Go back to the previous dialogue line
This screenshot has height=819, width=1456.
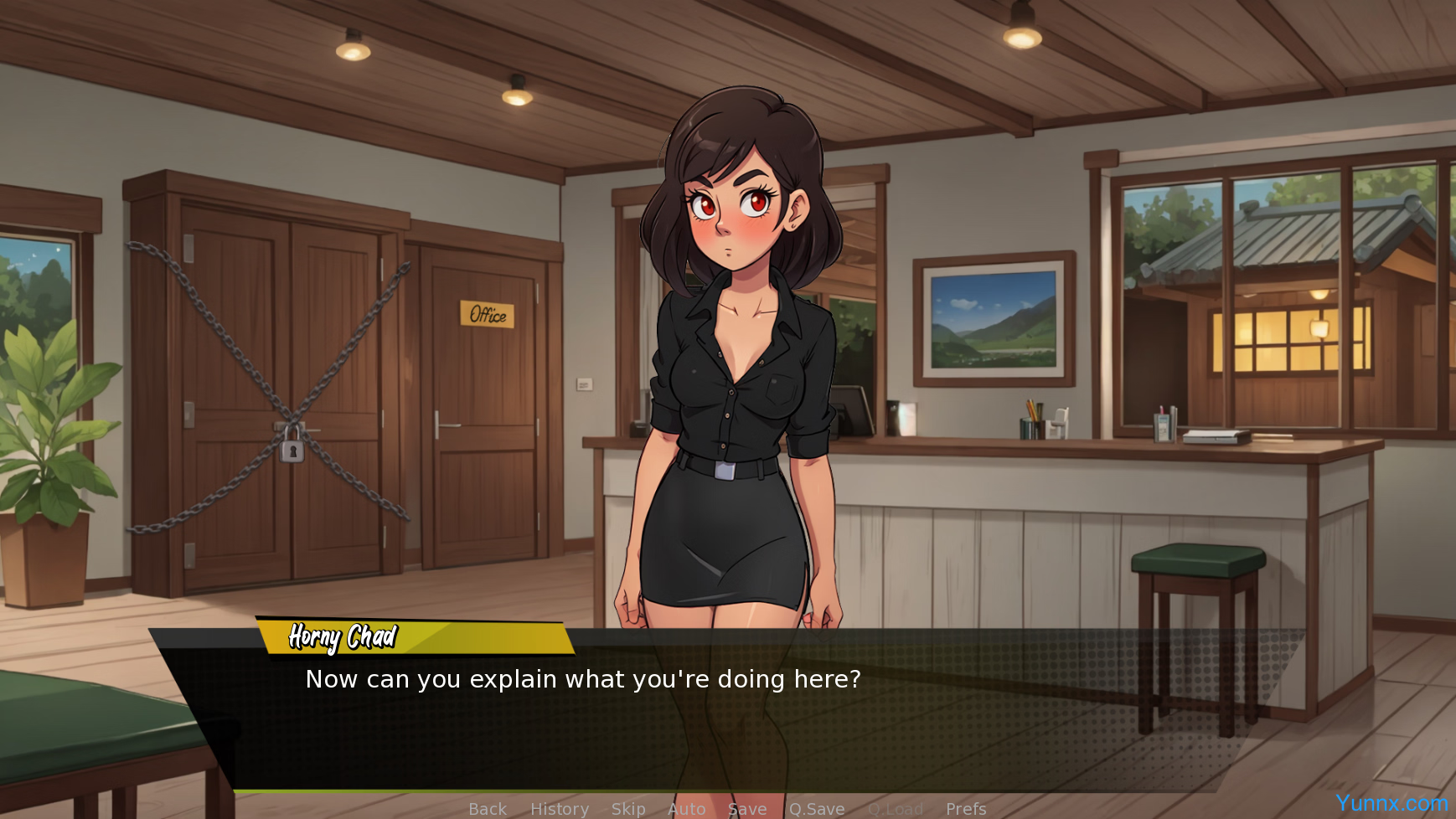(x=488, y=809)
